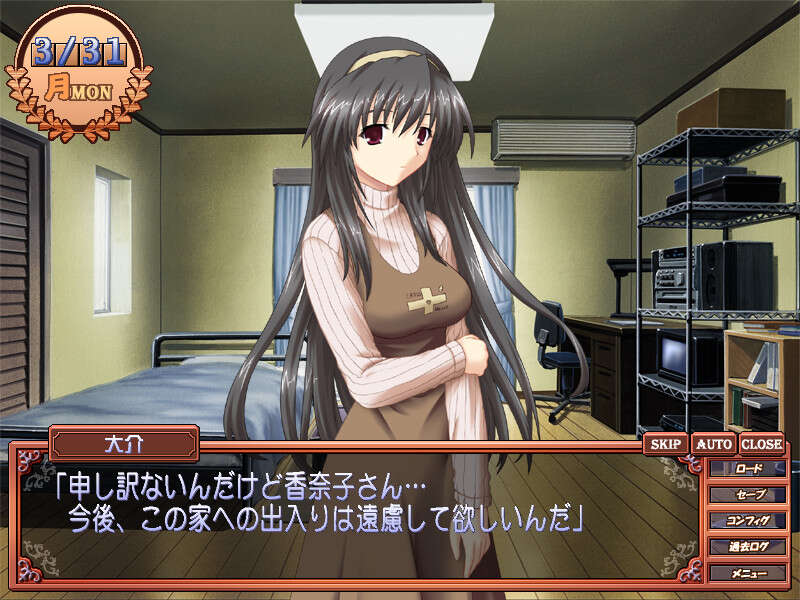Open the メニュー (Menu) button
The image size is (800, 600).
[x=747, y=573]
